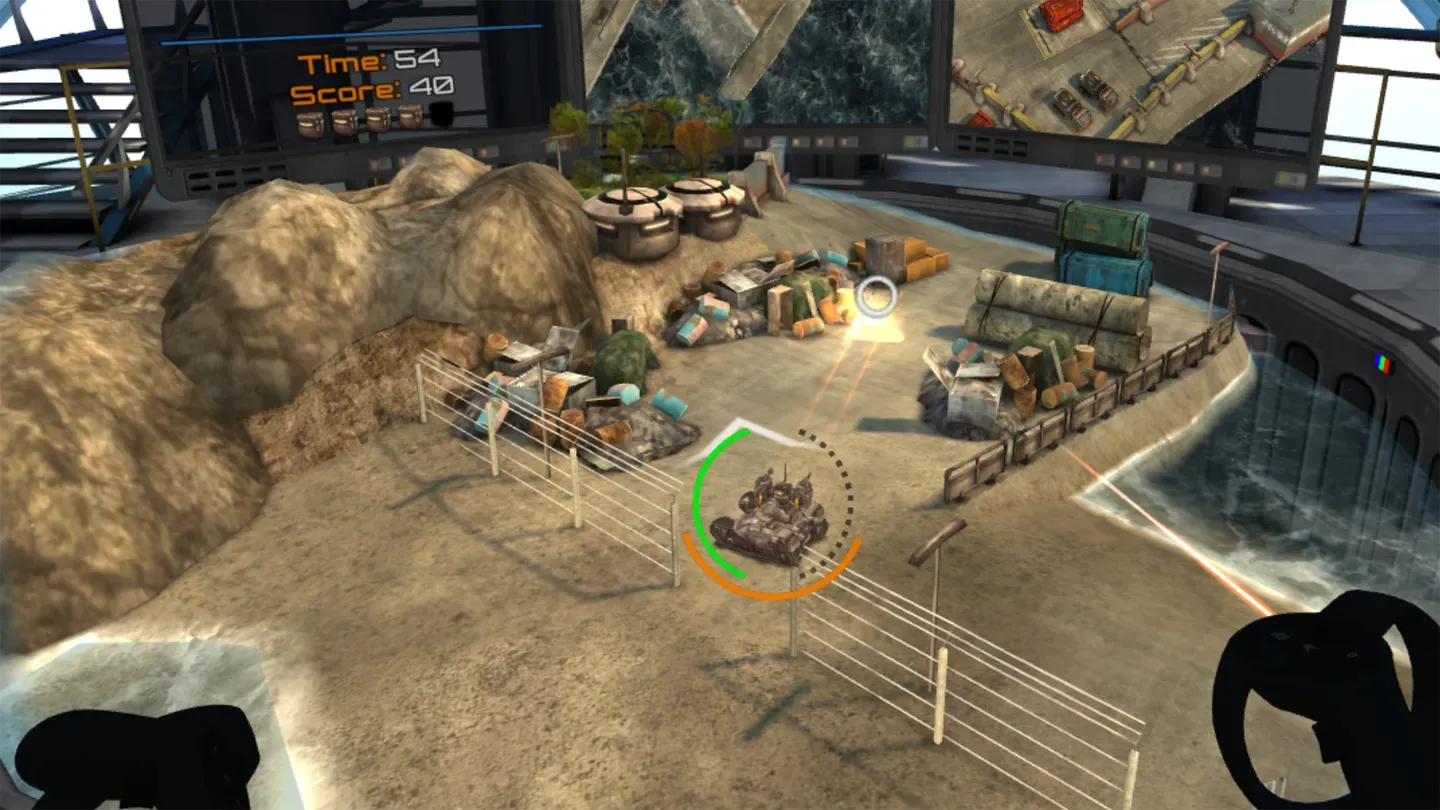The width and height of the screenshot is (1440, 810).
Task: Toggle the yellow status LED beneath the right monitor
Action: [1152, 163]
